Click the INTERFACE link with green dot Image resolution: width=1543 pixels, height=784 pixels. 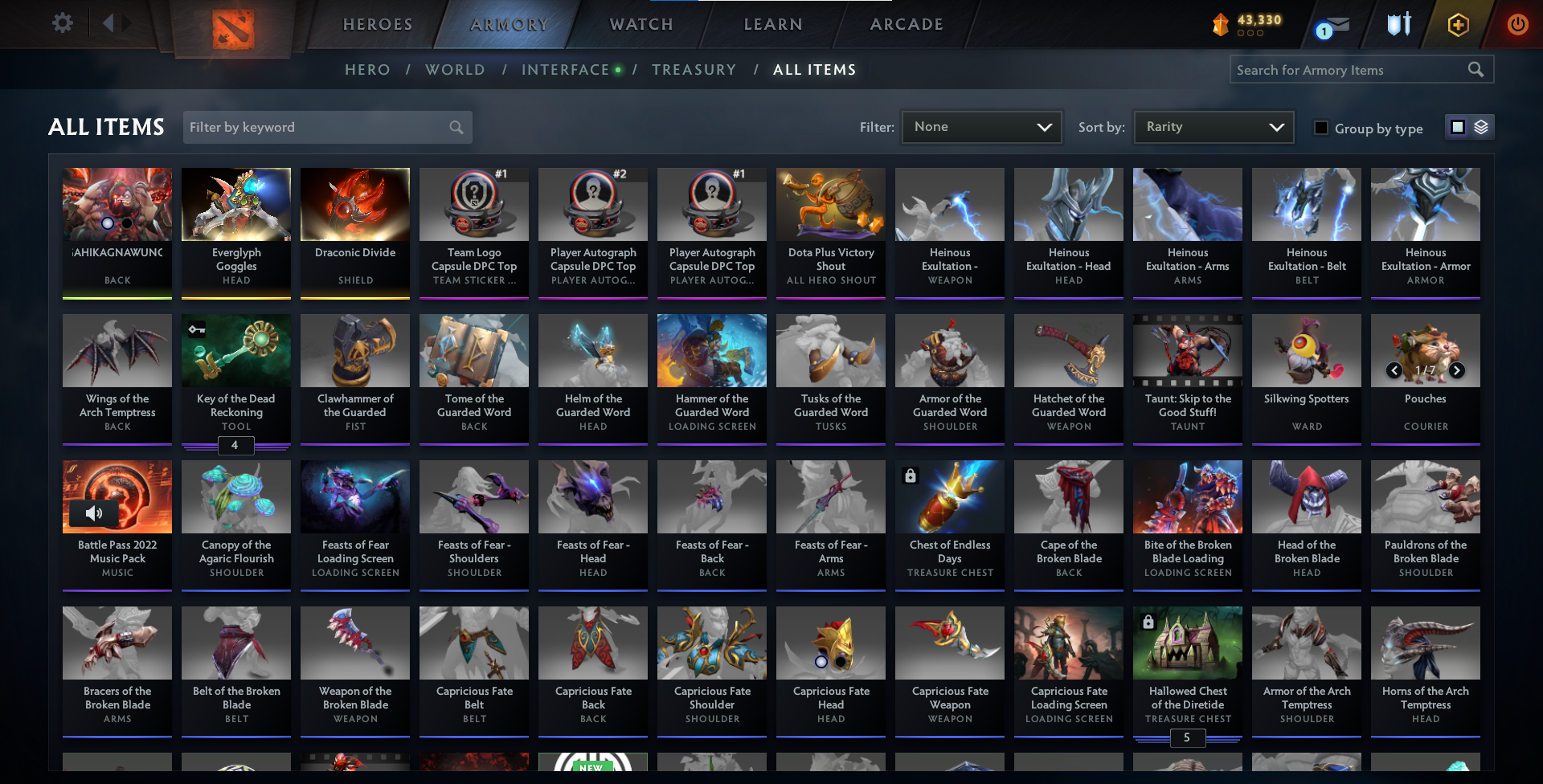point(566,70)
